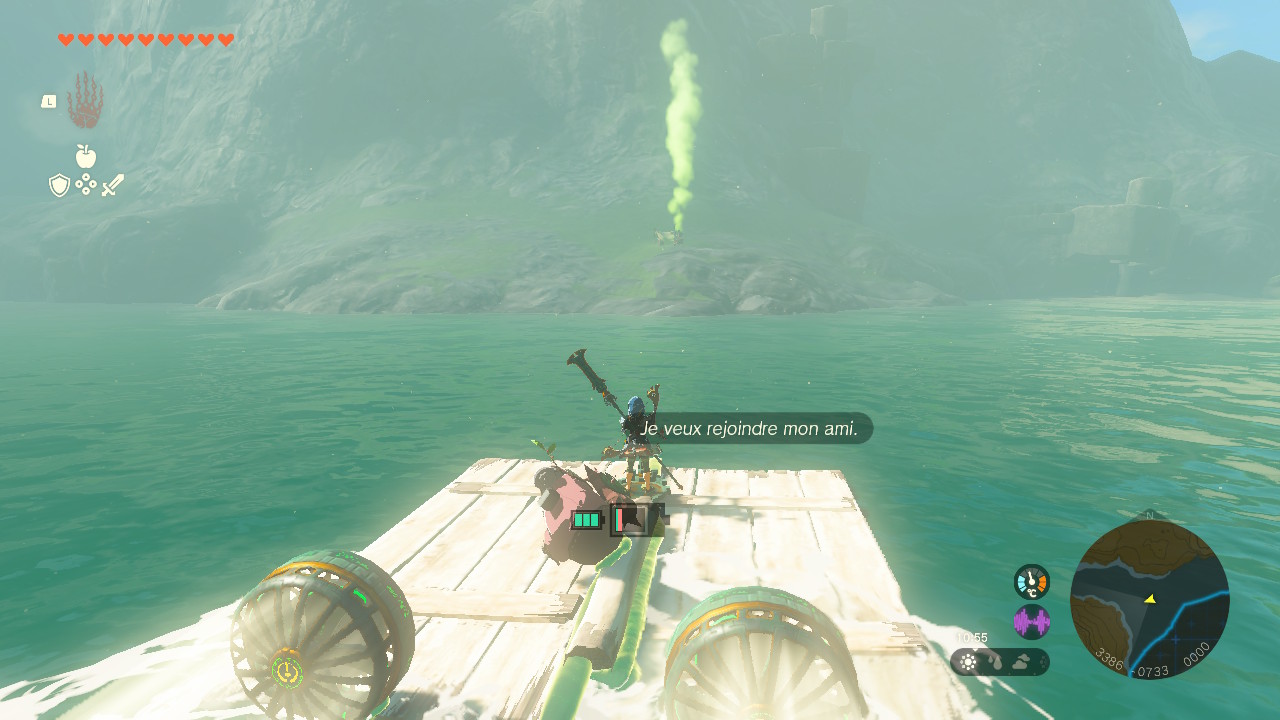This screenshot has width=1280, height=720.
Task: Activate the Ultrahand ability icon
Action: pos(85,100)
